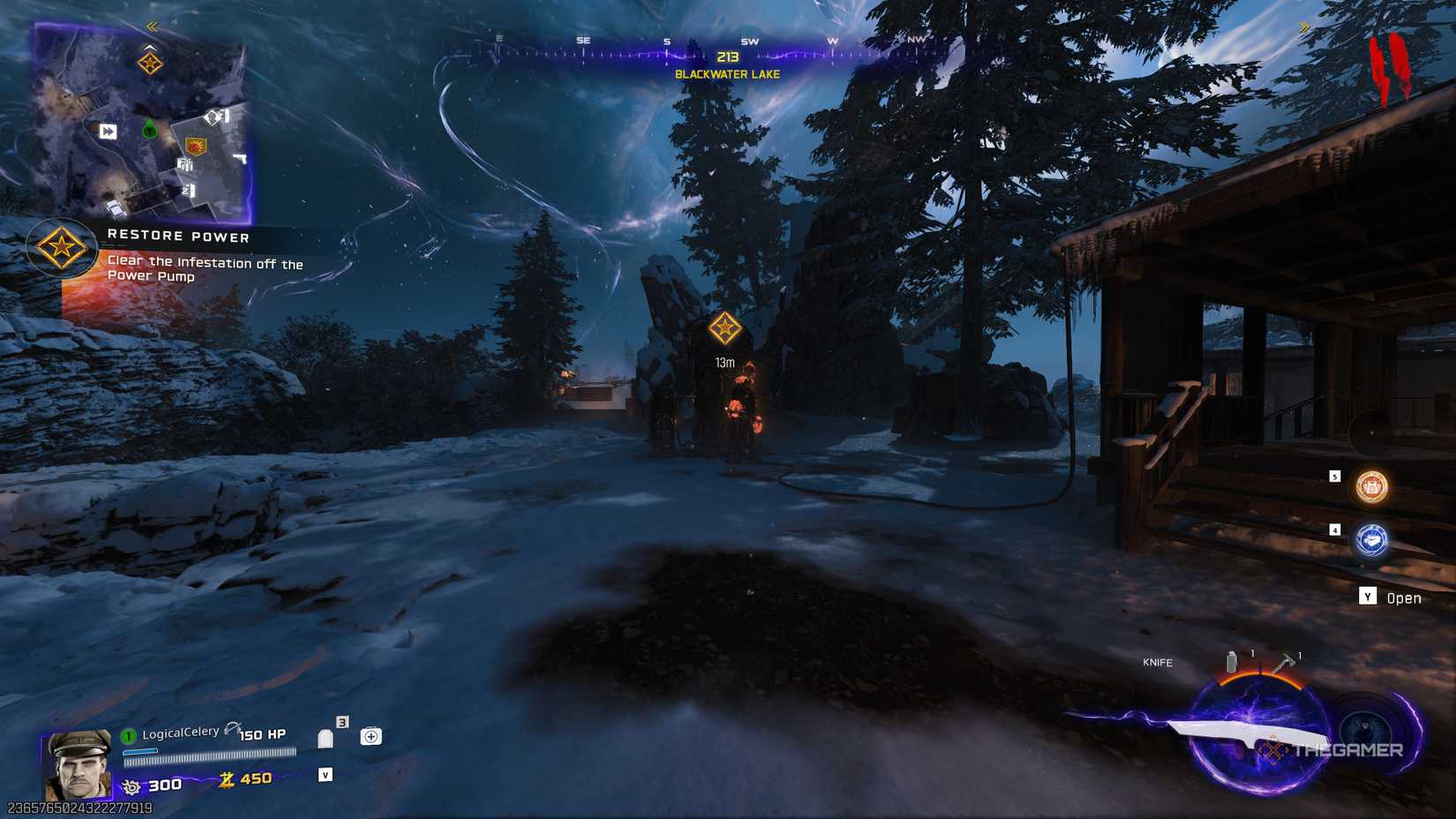The width and height of the screenshot is (1456, 819).
Task: Click the upward chevron above the minimap objective
Action: click(x=149, y=48)
